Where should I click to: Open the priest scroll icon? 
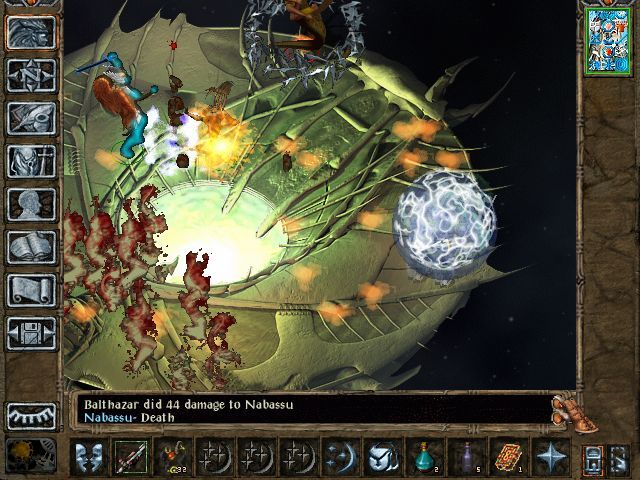coord(31,290)
